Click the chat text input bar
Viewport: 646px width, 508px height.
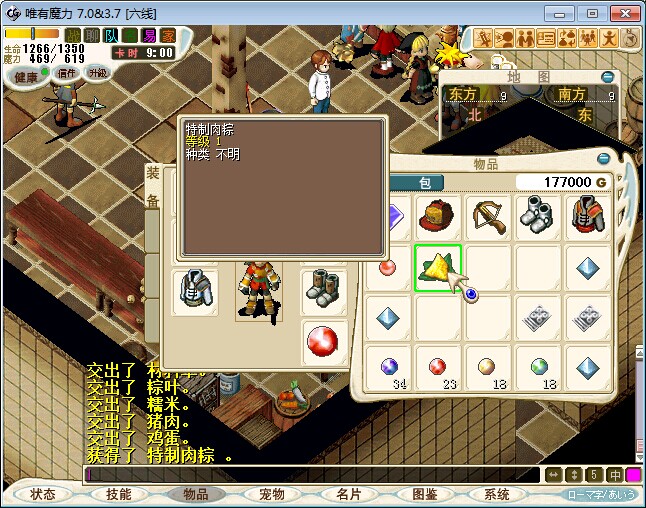(310, 474)
